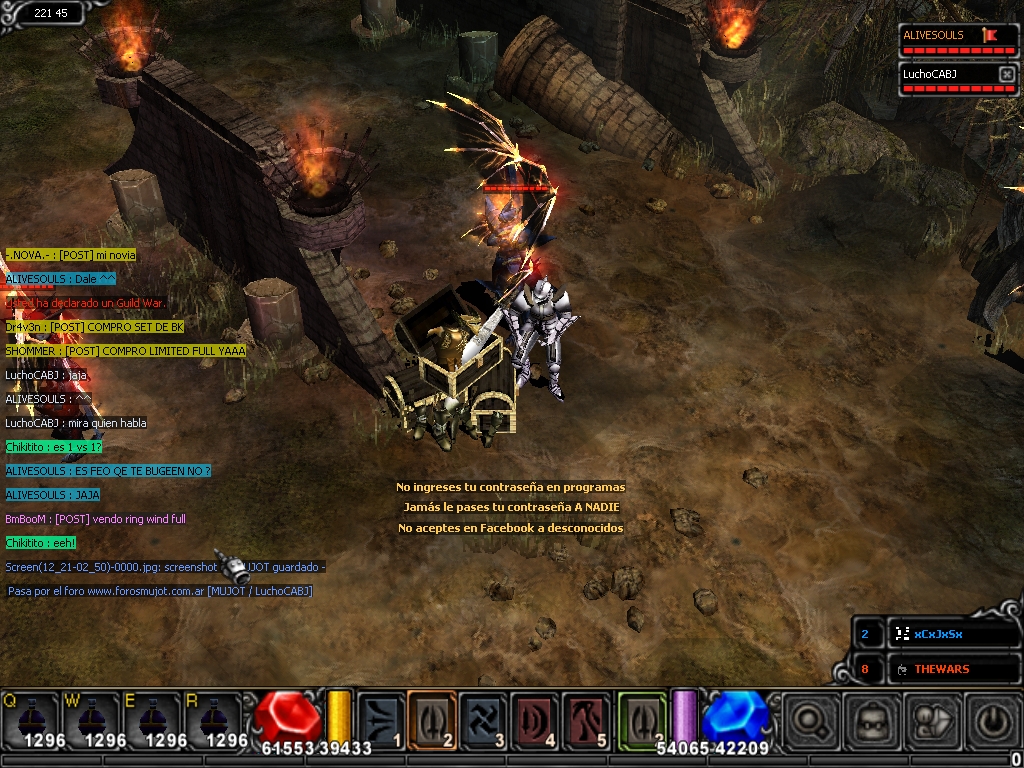Activate the red skill in slot 4
This screenshot has width=1024, height=768.
[x=536, y=720]
